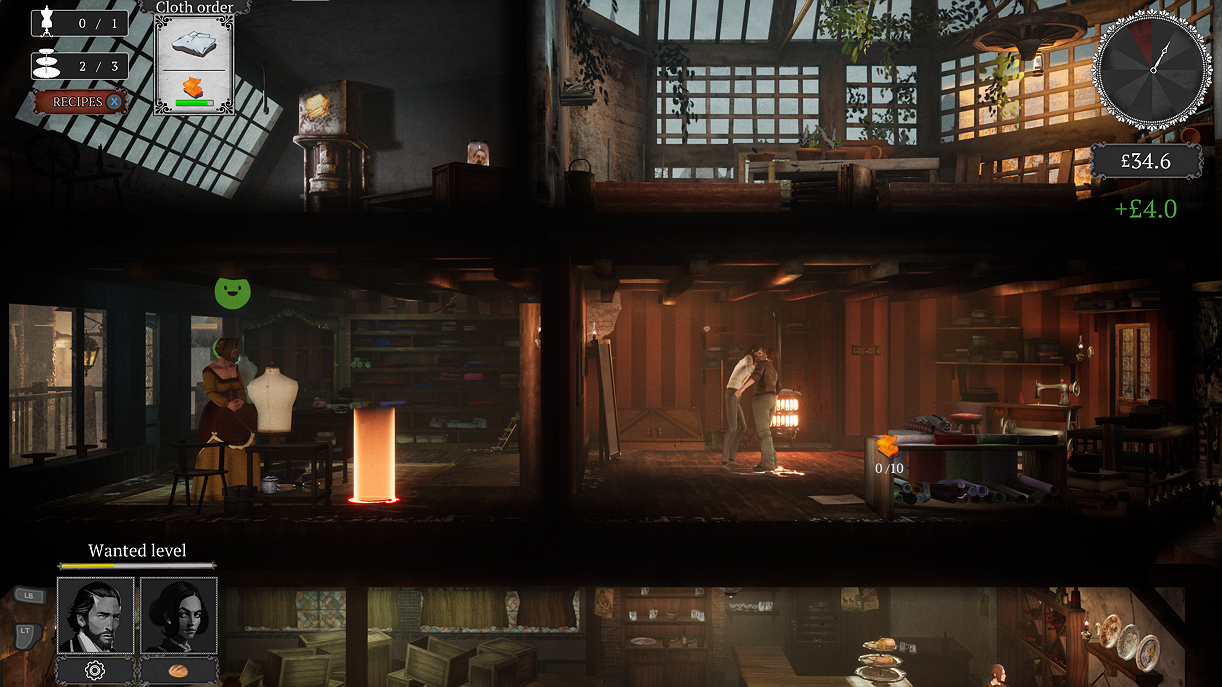Open the Recipes panel

point(80,102)
